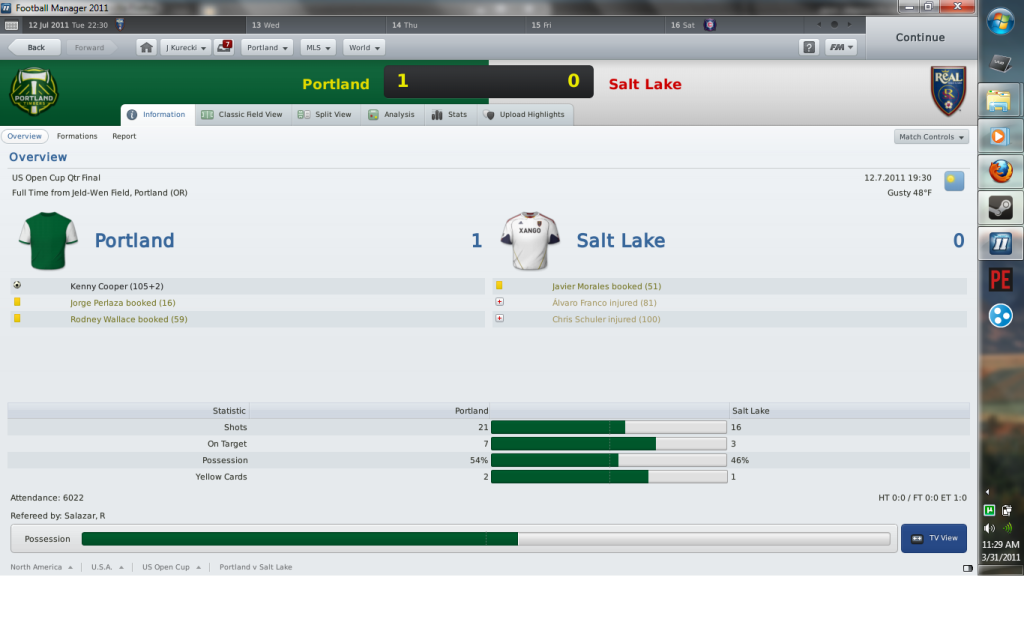Launch the TV View button

pyautogui.click(x=933, y=538)
